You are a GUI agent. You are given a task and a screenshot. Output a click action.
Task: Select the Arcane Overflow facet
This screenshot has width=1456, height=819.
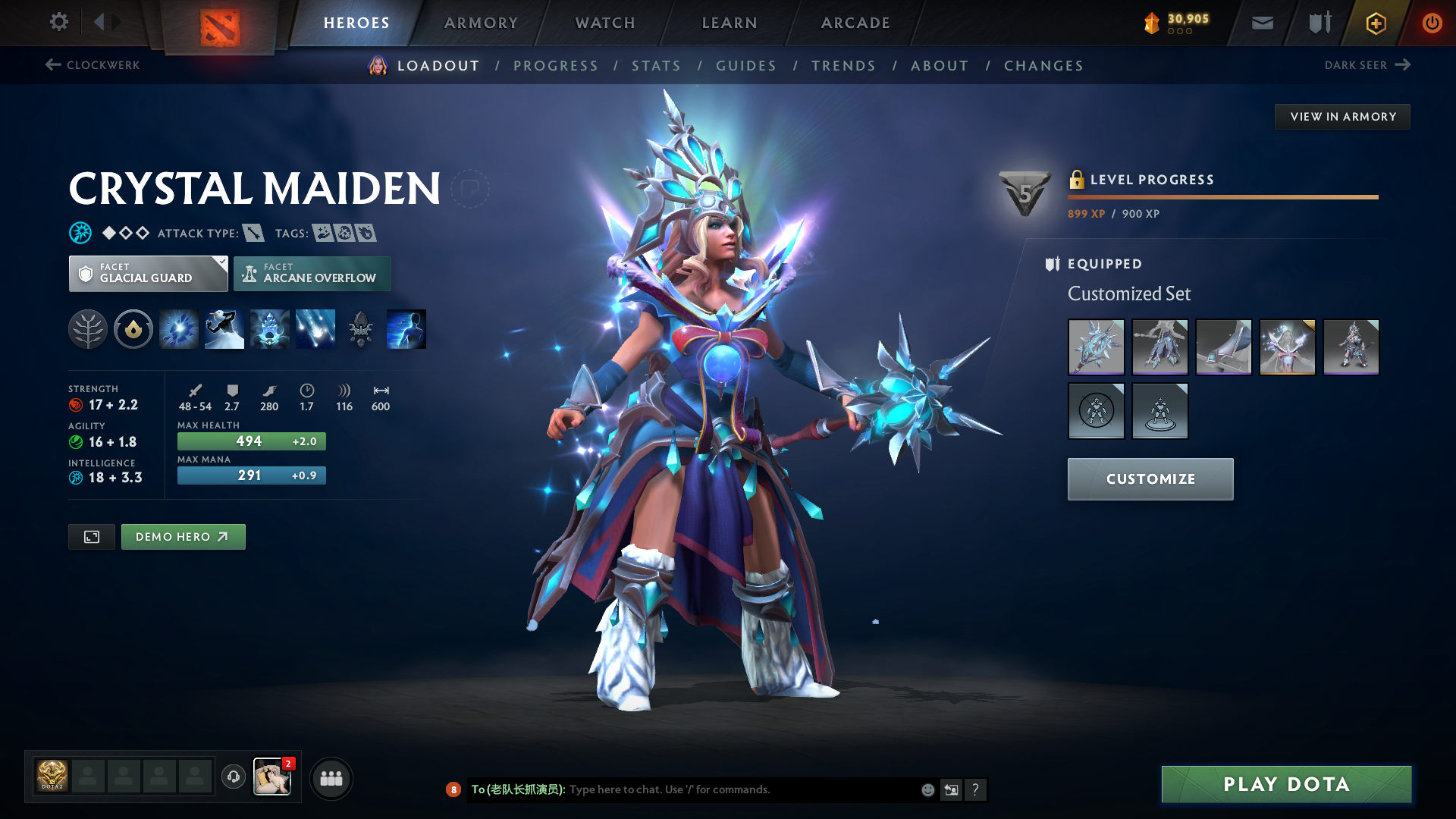tap(312, 274)
